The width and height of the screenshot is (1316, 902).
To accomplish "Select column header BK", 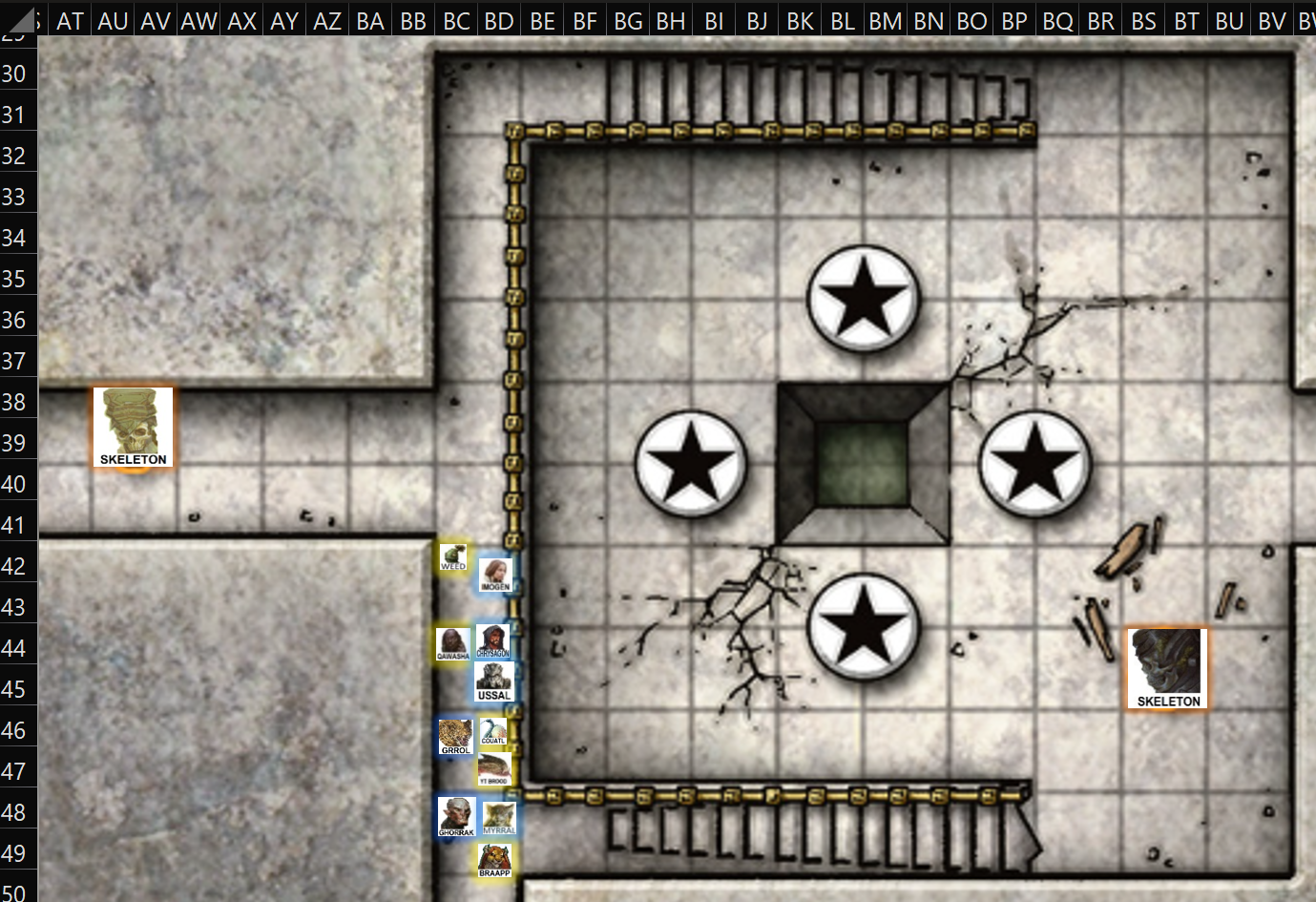I will click(800, 21).
